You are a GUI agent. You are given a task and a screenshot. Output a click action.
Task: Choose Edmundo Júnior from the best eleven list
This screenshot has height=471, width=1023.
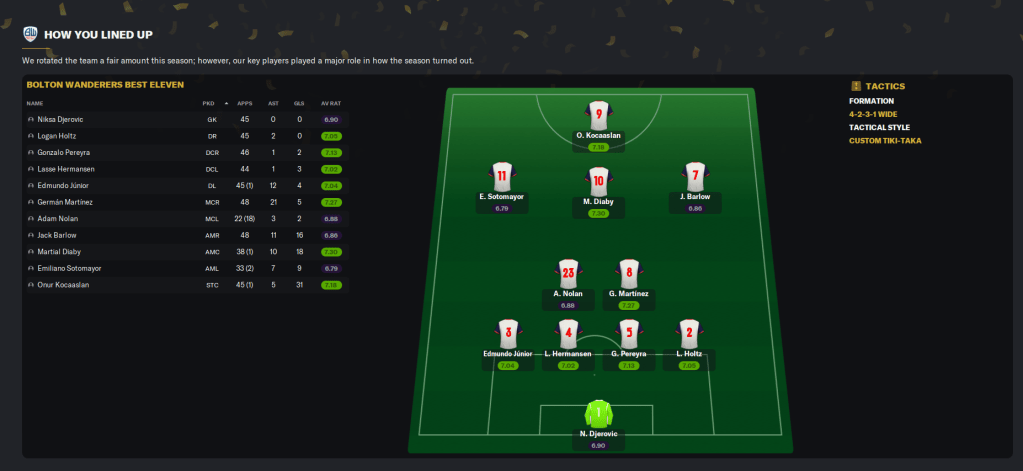coord(62,185)
